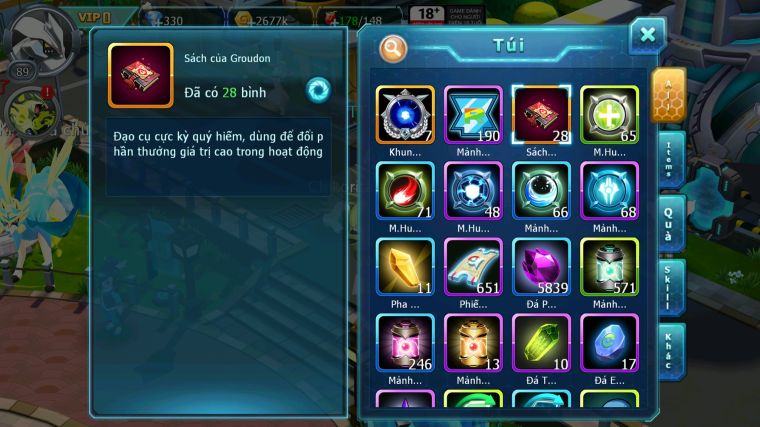Image resolution: width=760 pixels, height=427 pixels.
Task: Choose the fragment item with count 190
Action: (x=473, y=114)
